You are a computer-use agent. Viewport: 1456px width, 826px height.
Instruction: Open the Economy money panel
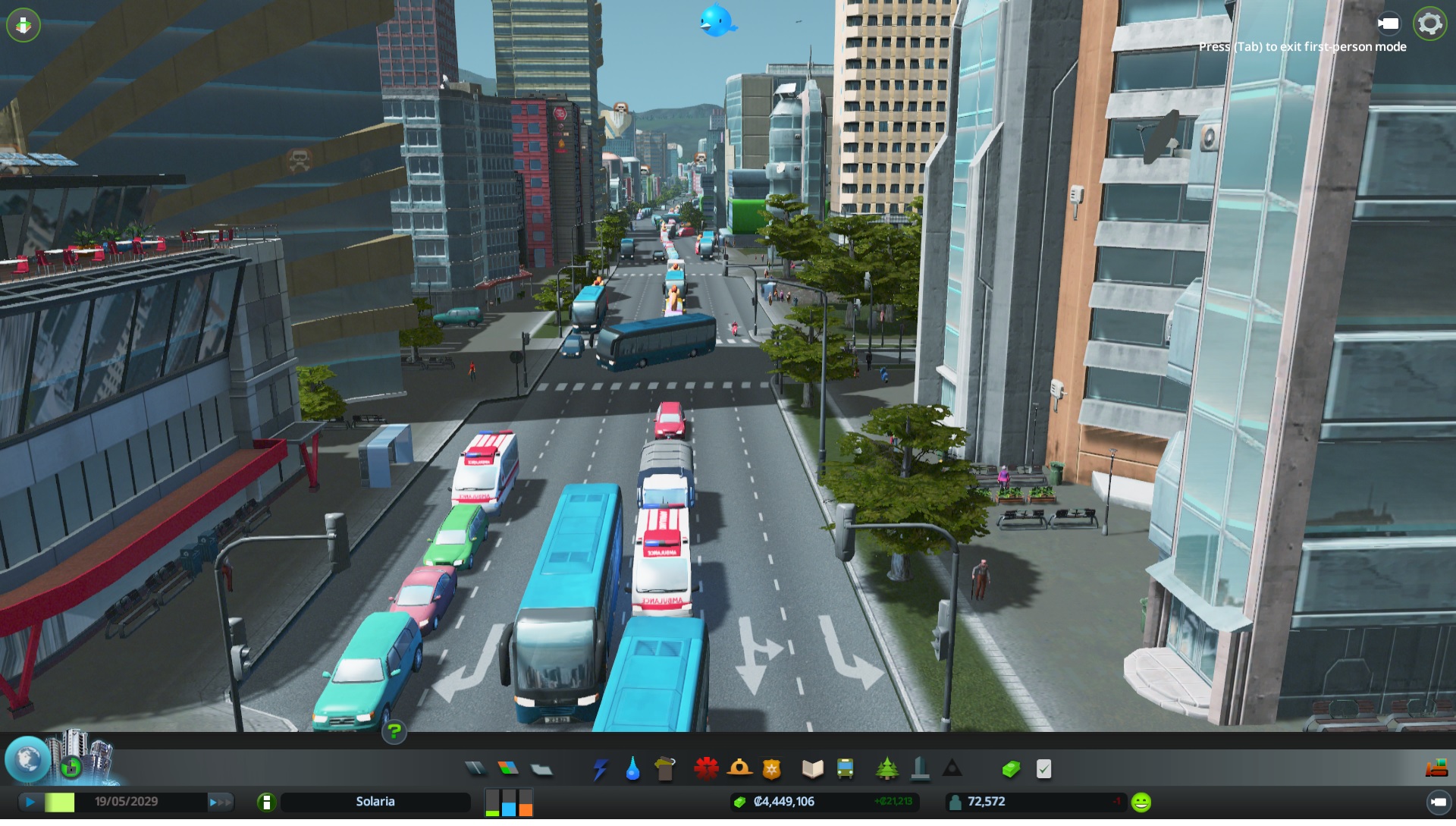[1011, 769]
